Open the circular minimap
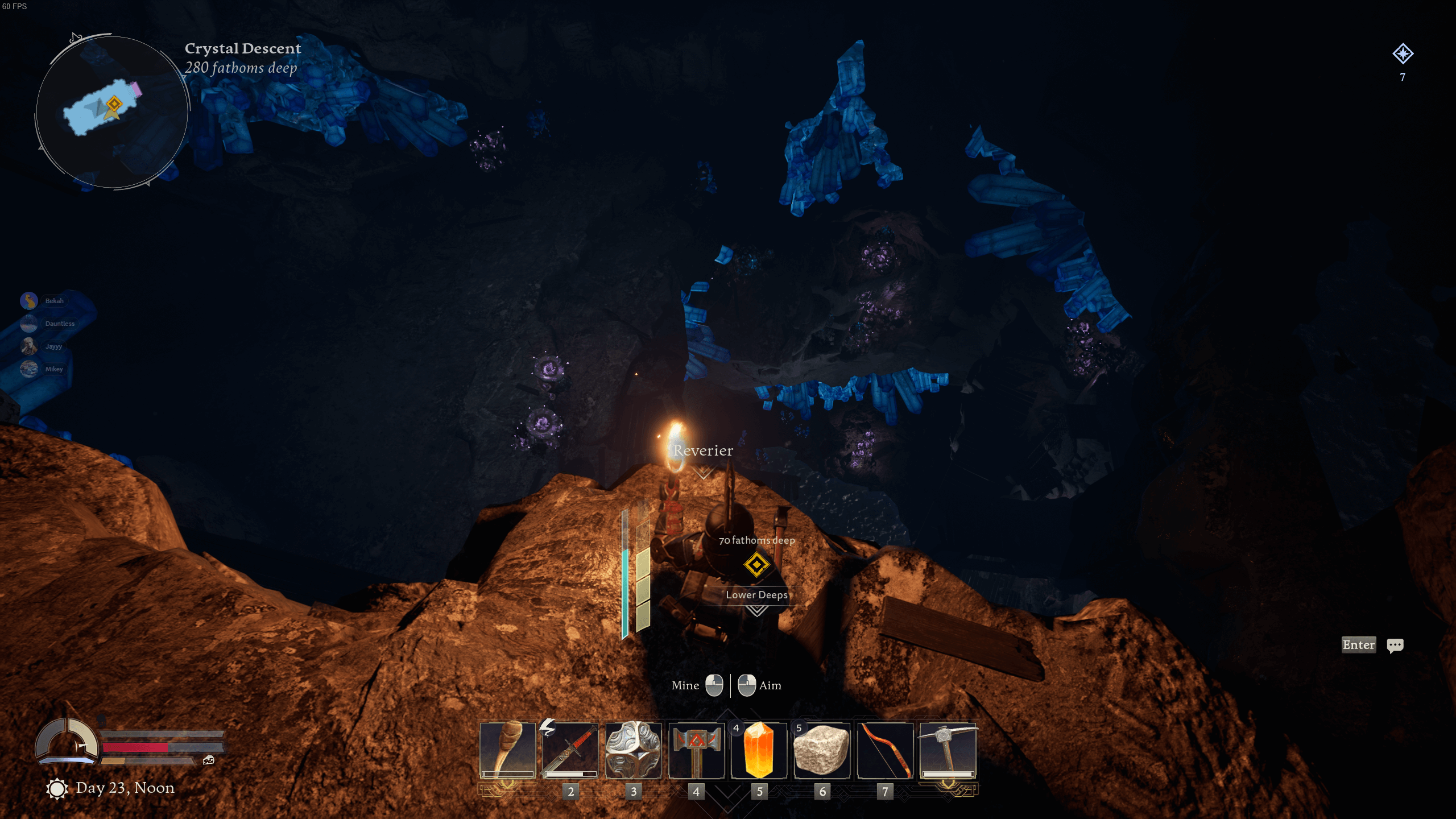 (112, 112)
